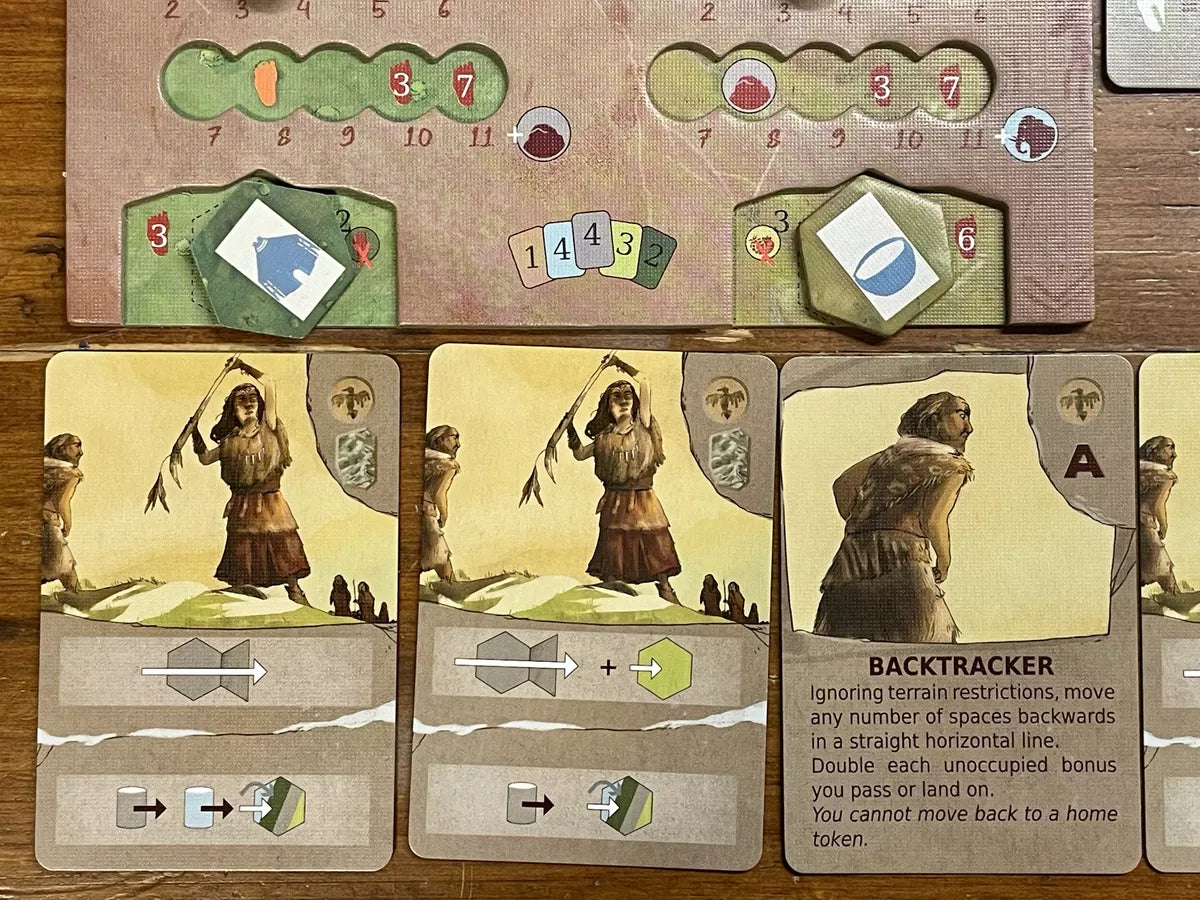Image resolution: width=1200 pixels, height=900 pixels.
Task: Click the orange footprint token on the track
Action: click(266, 84)
